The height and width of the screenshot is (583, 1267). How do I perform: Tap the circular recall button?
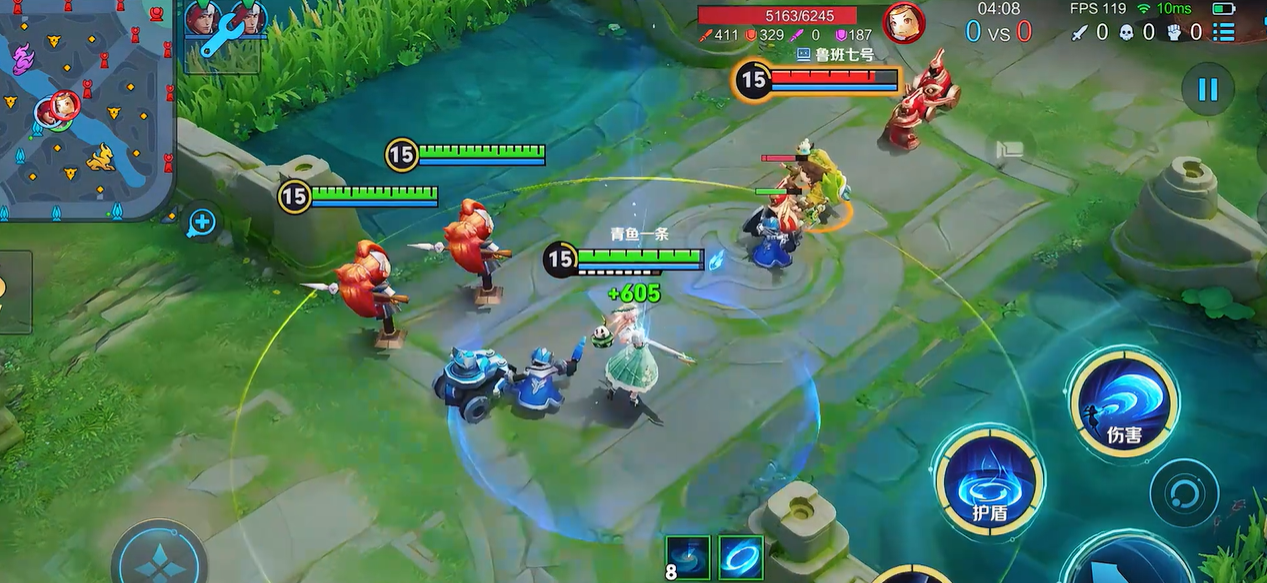(1184, 493)
